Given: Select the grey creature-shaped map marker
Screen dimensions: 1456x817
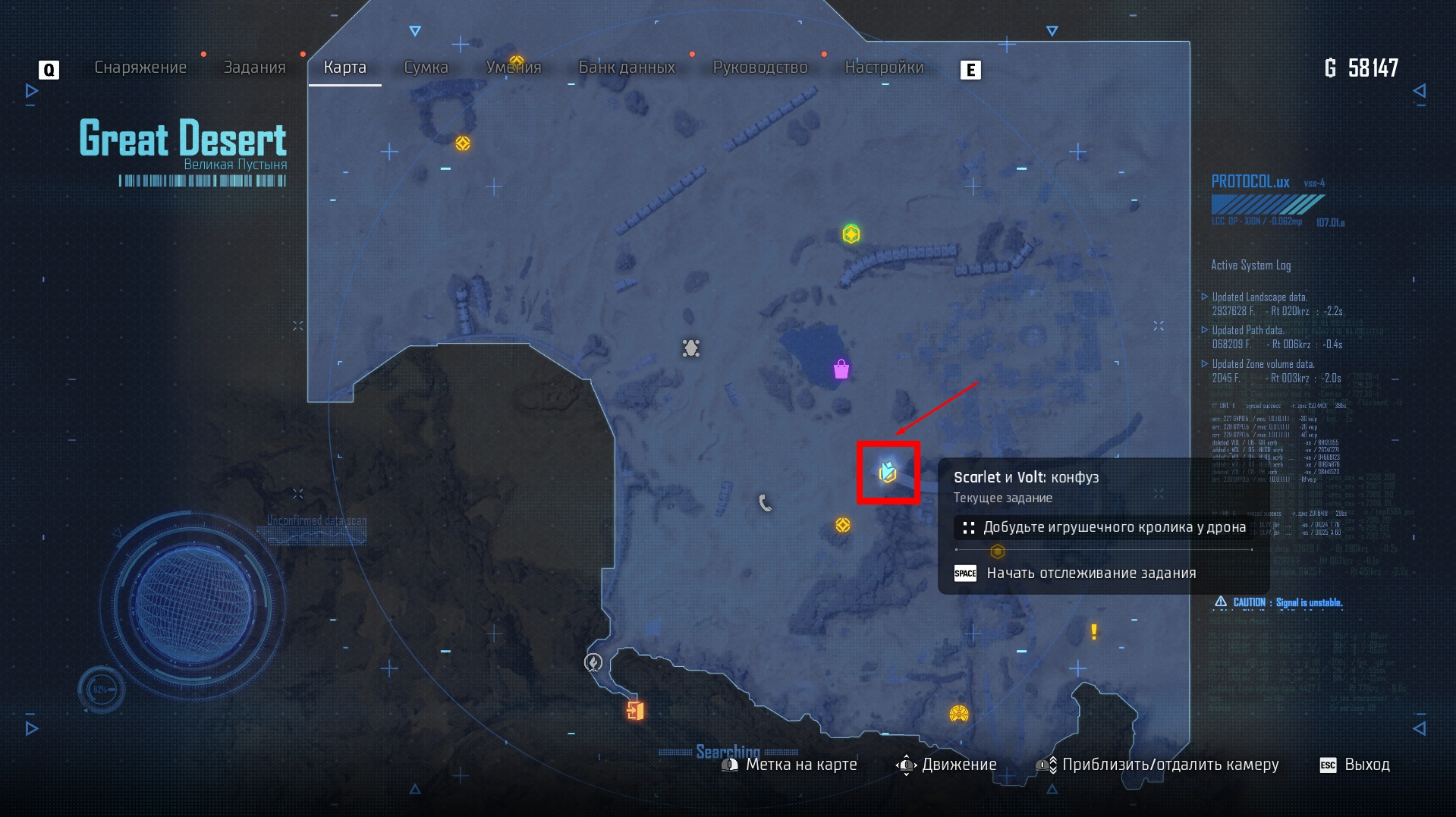Looking at the screenshot, I should pyautogui.click(x=690, y=348).
